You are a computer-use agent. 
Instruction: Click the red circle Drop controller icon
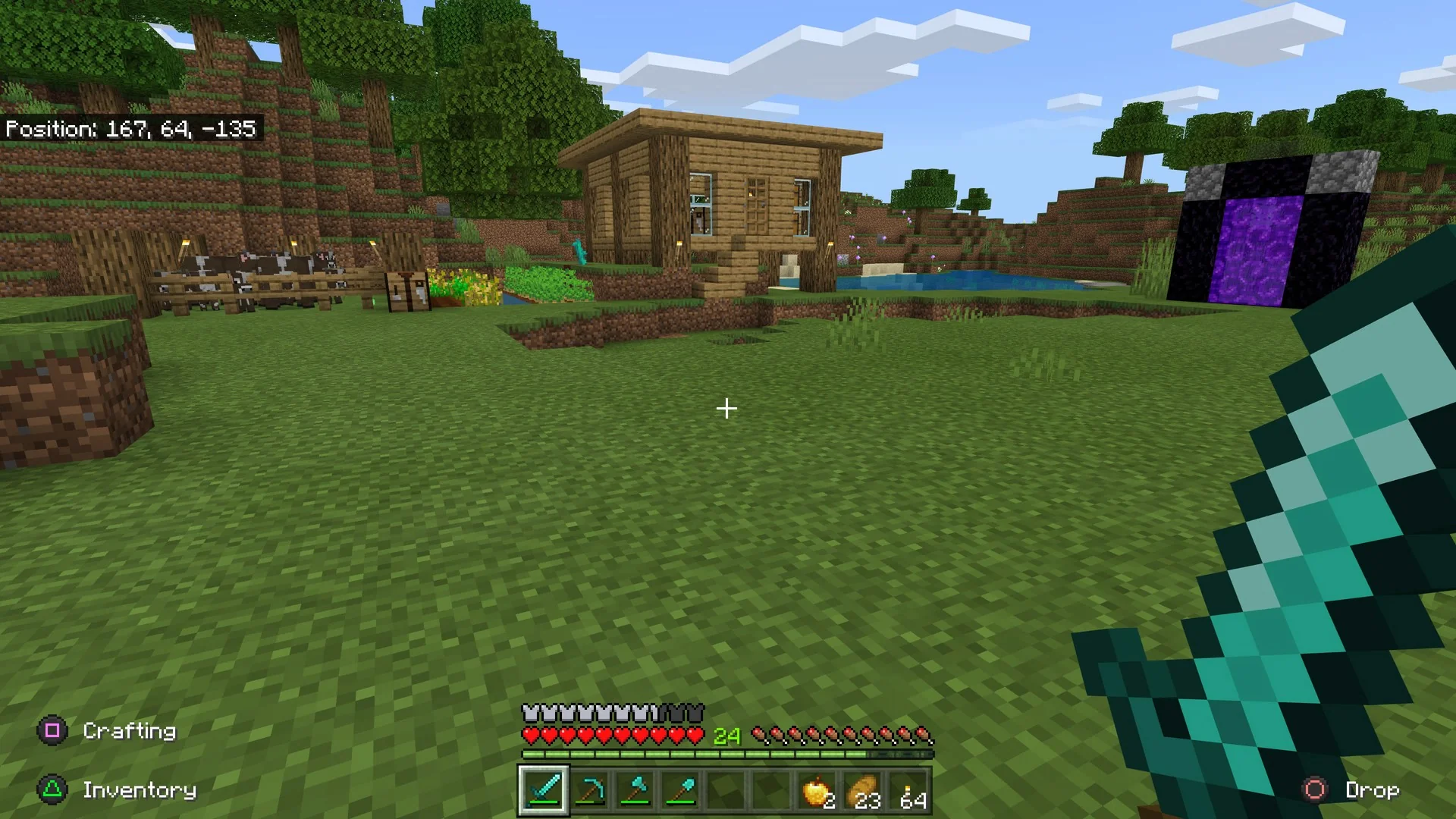[1314, 790]
